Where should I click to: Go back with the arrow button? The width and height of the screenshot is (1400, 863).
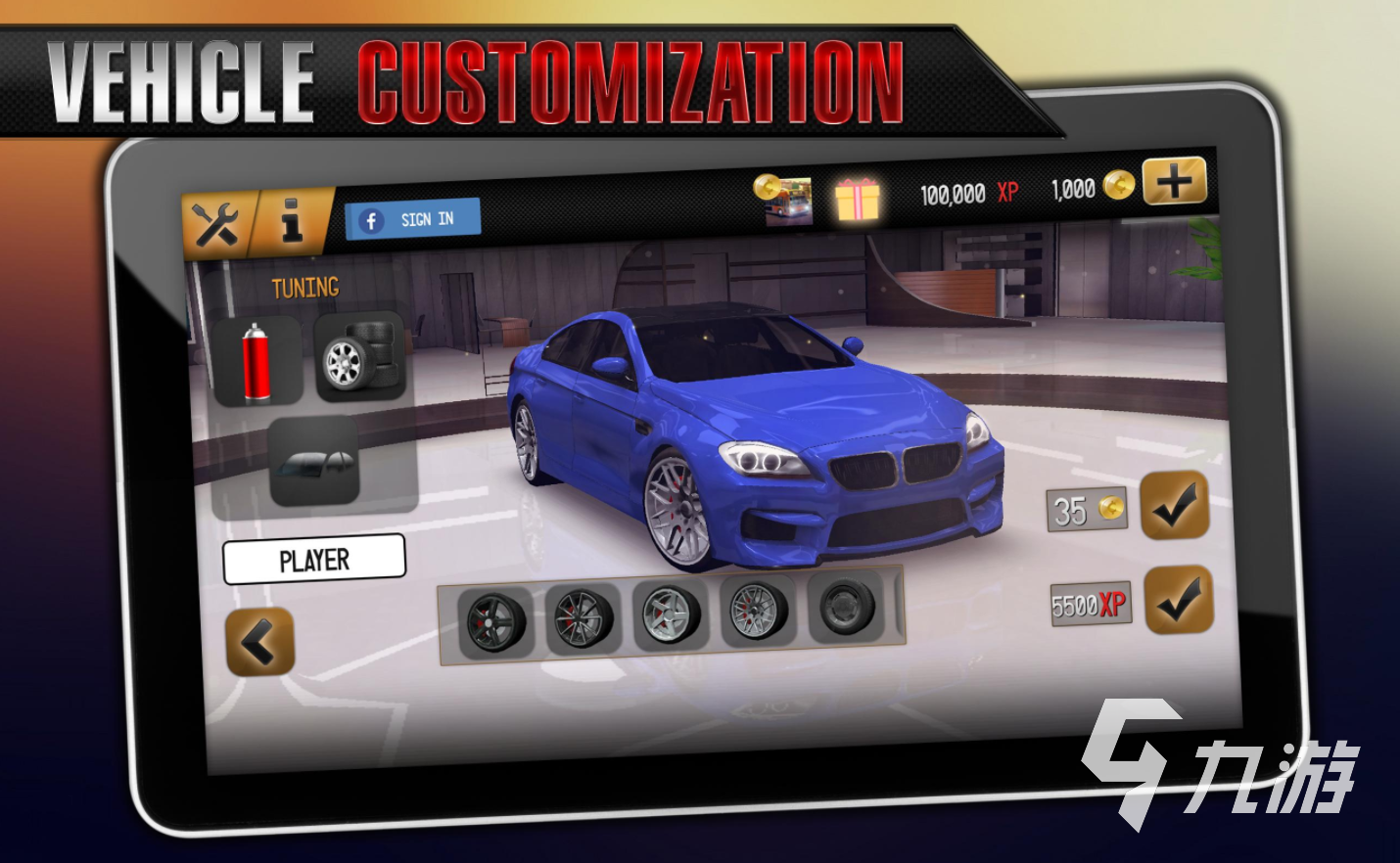coord(259,642)
